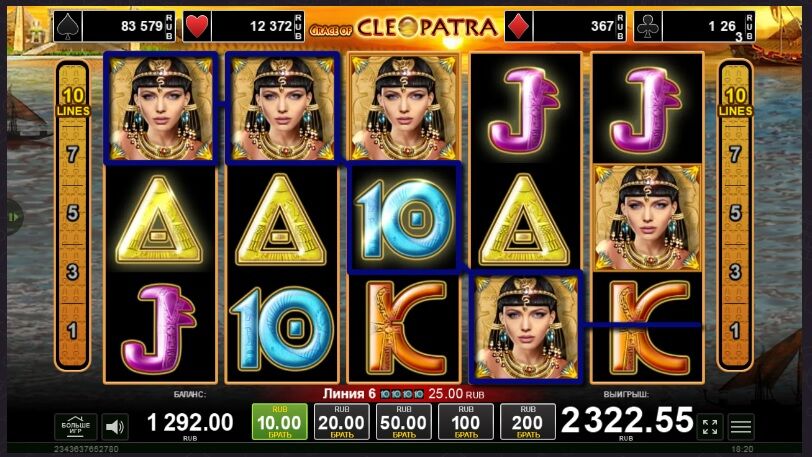Open the 'Больше игр' home button

[75, 426]
